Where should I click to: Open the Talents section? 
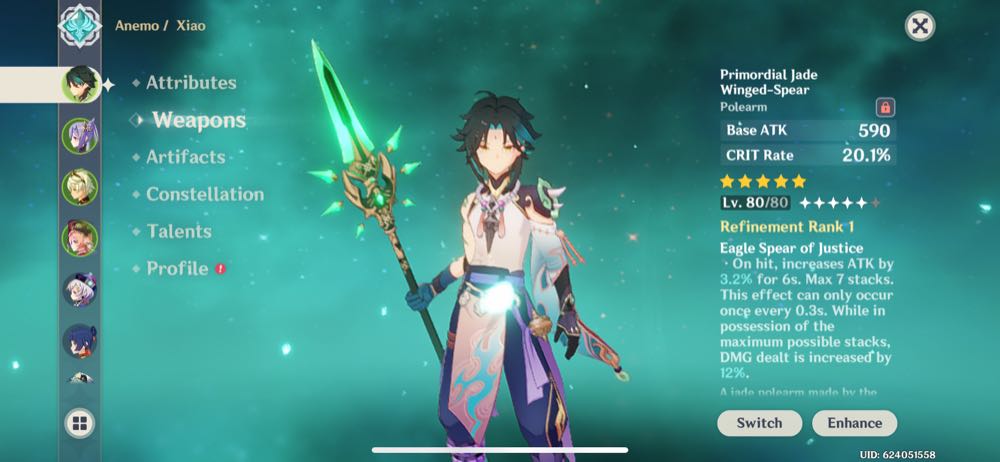(x=178, y=231)
